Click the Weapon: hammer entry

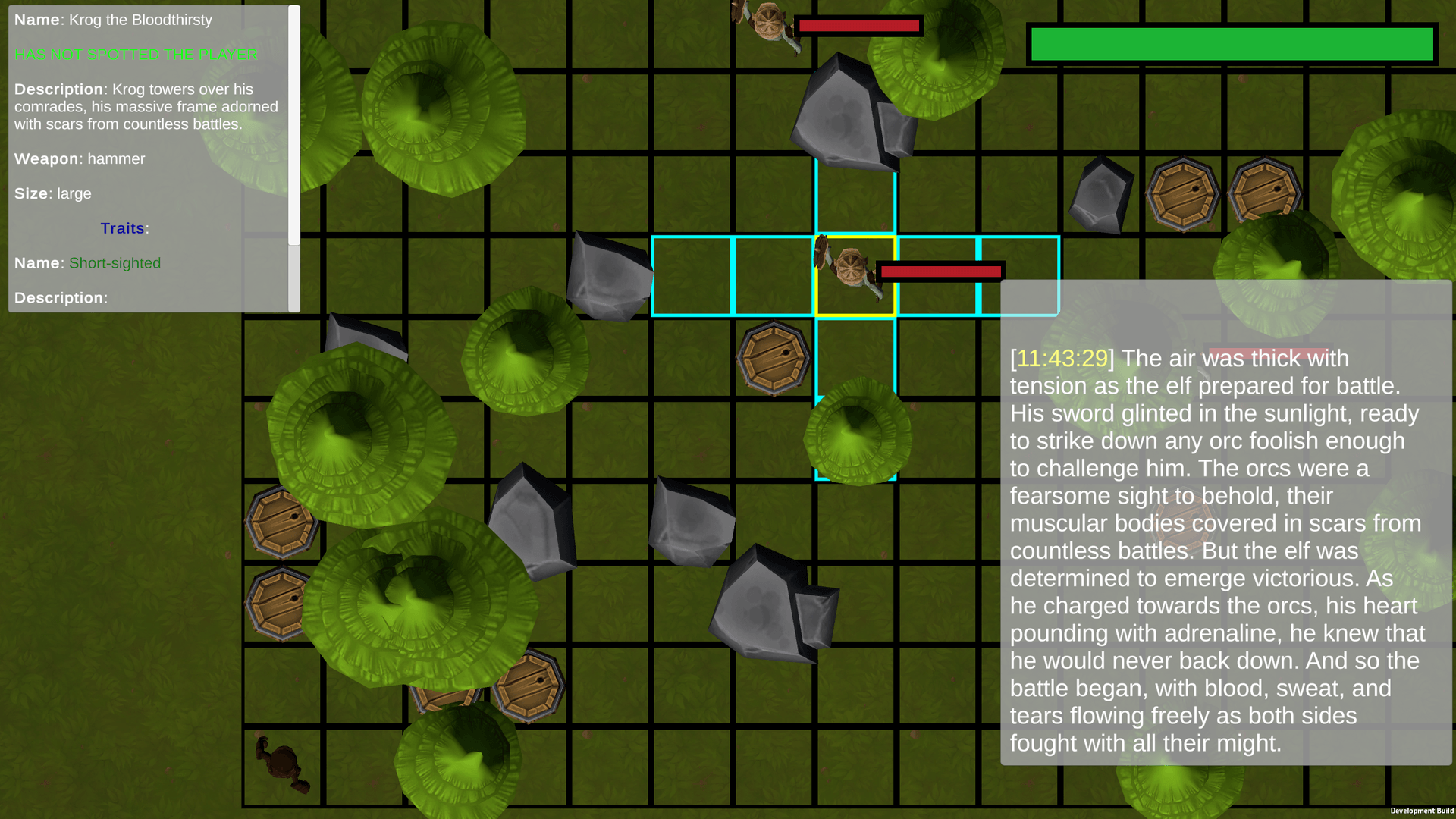[80, 158]
